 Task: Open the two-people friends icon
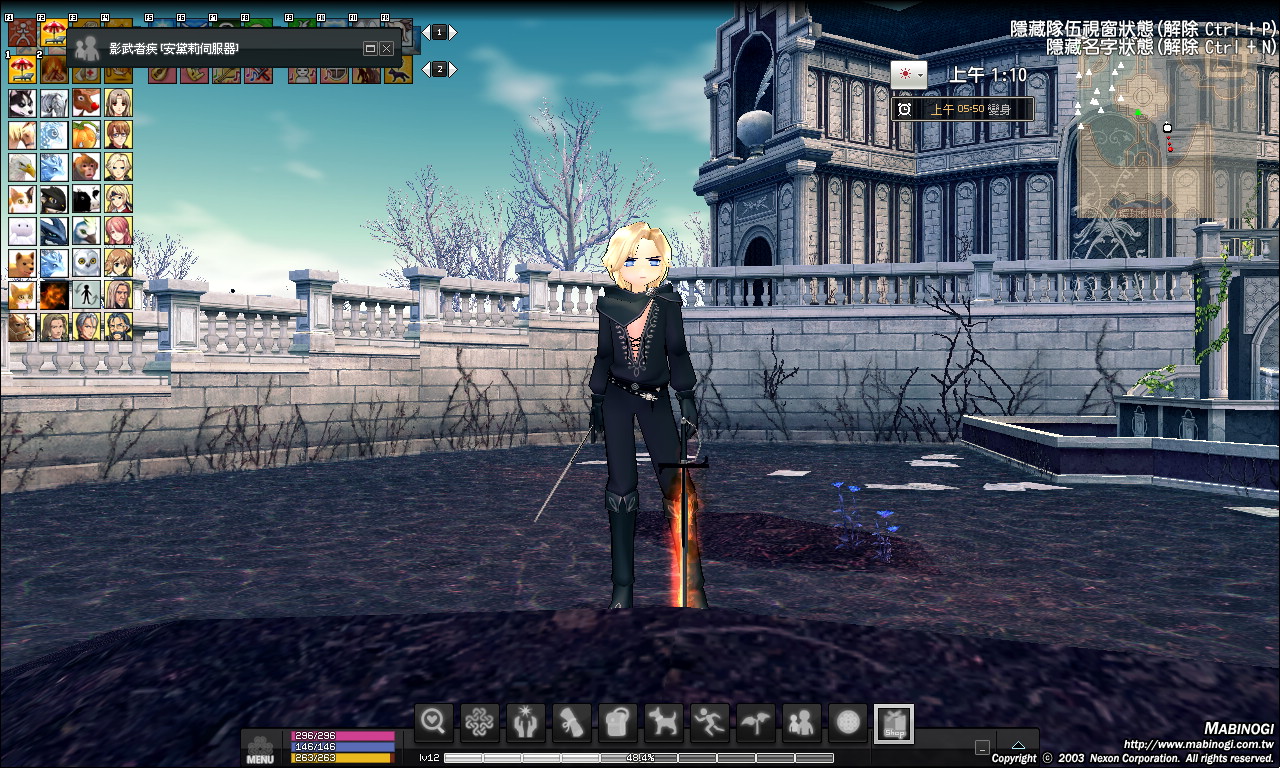click(802, 722)
